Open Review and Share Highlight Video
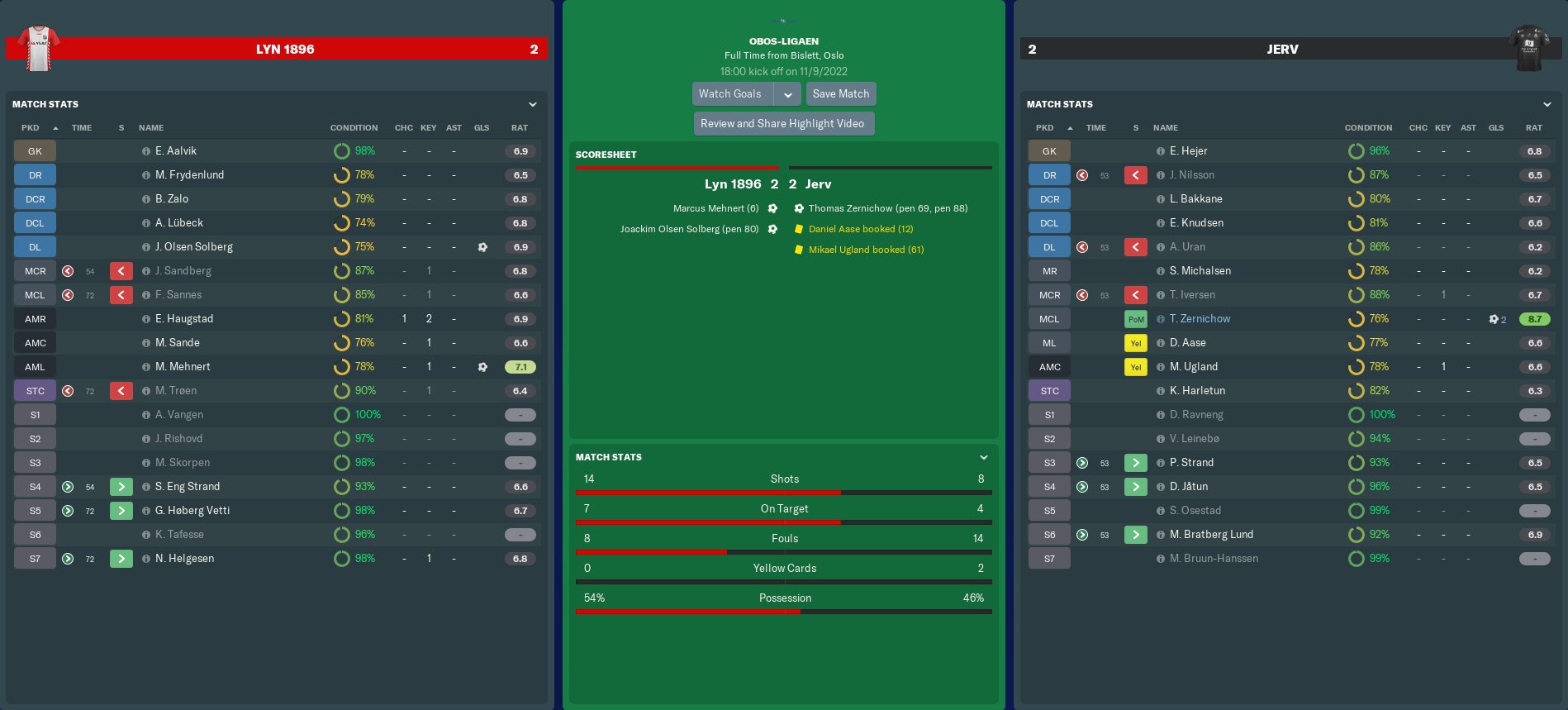Screen dimensions: 1568x710 point(782,124)
